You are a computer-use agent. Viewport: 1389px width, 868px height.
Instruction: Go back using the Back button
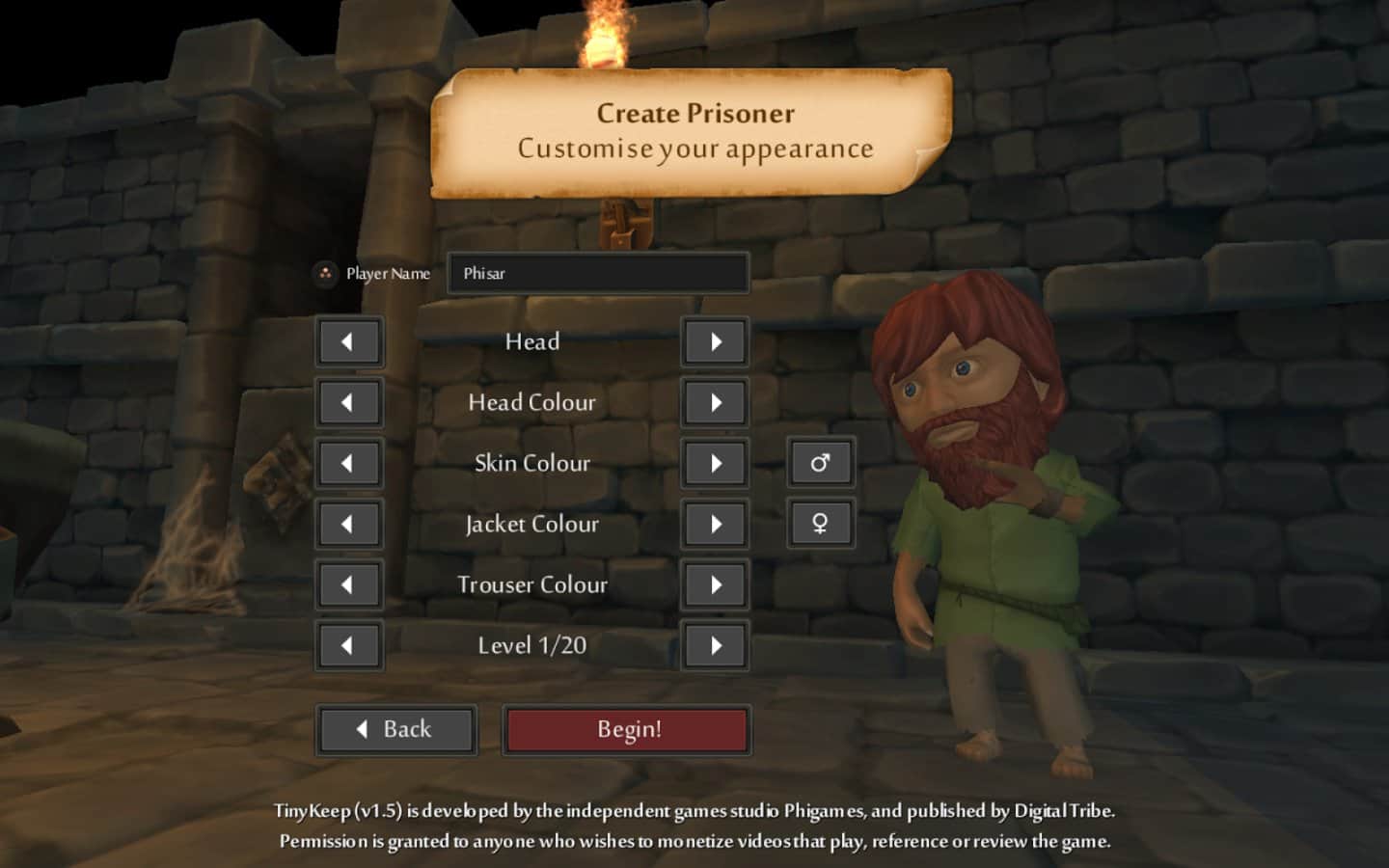tap(396, 728)
